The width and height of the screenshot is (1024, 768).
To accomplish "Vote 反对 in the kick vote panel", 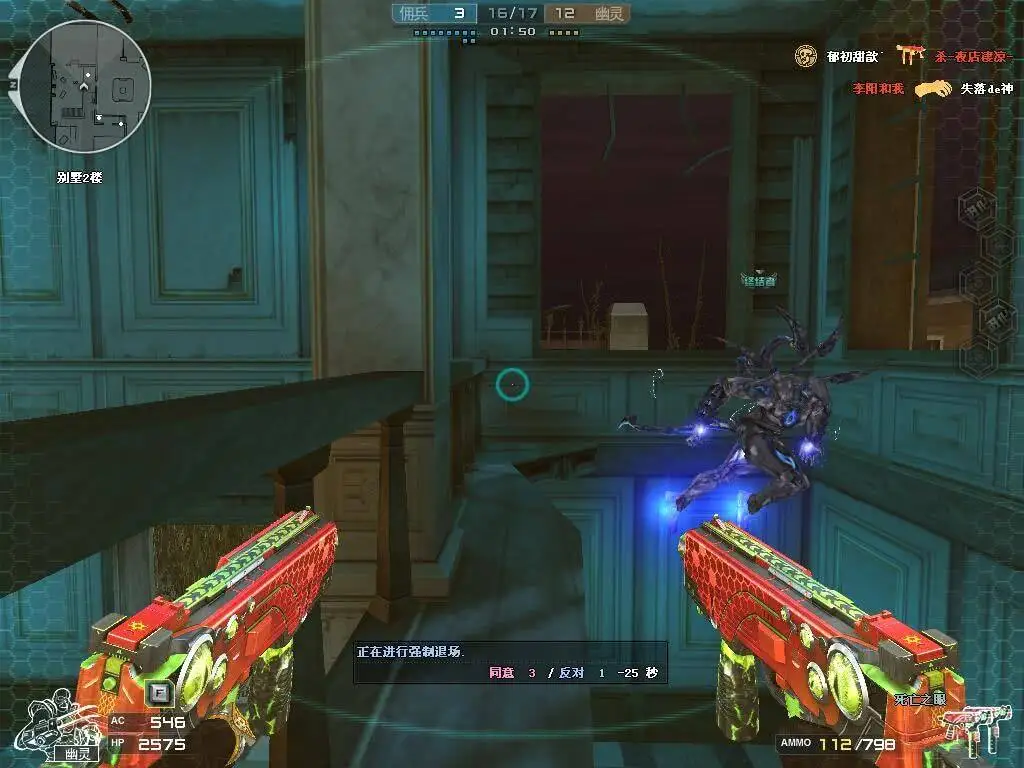I will [x=571, y=673].
